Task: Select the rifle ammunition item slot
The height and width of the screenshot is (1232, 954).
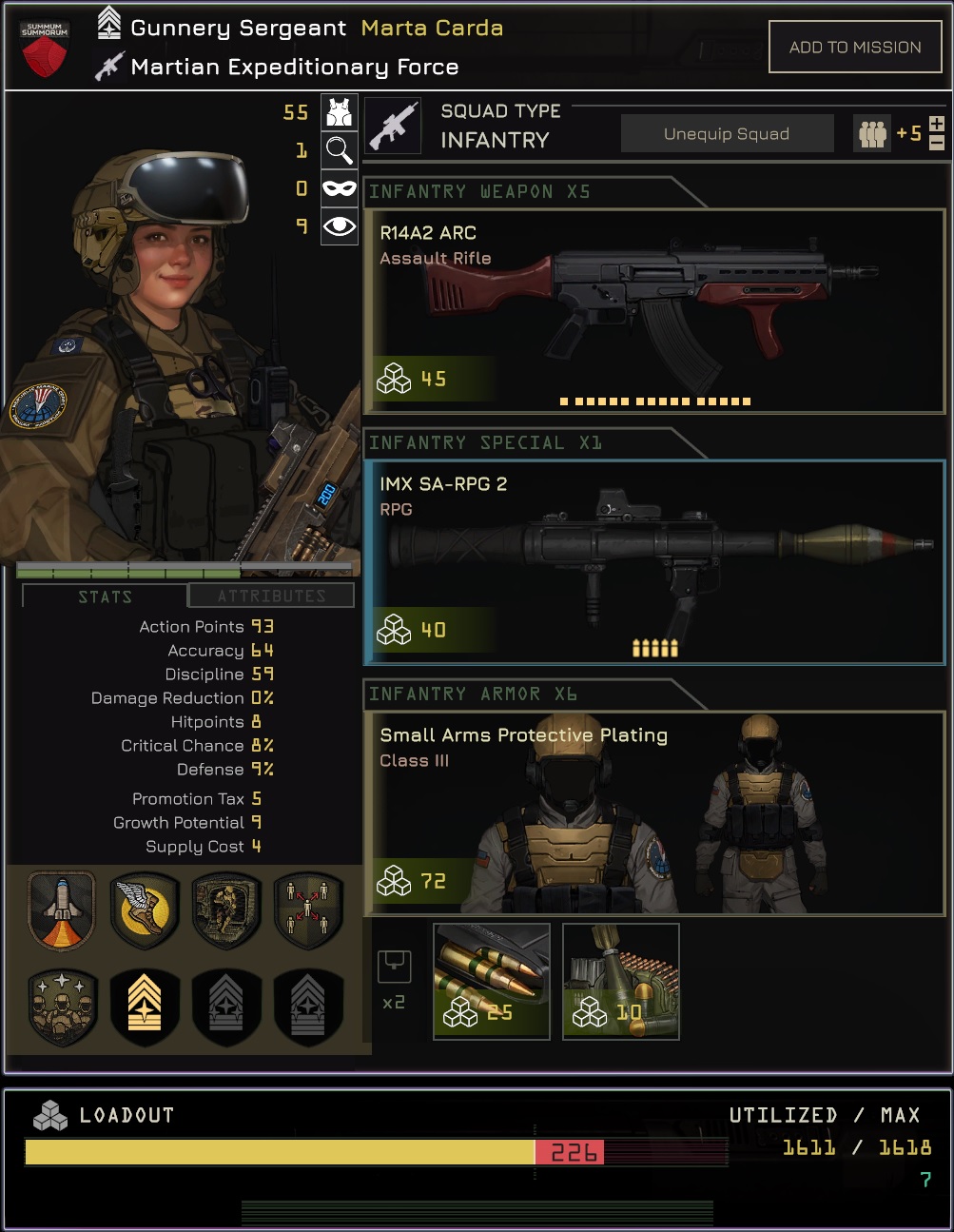Action: pyautogui.click(x=492, y=982)
